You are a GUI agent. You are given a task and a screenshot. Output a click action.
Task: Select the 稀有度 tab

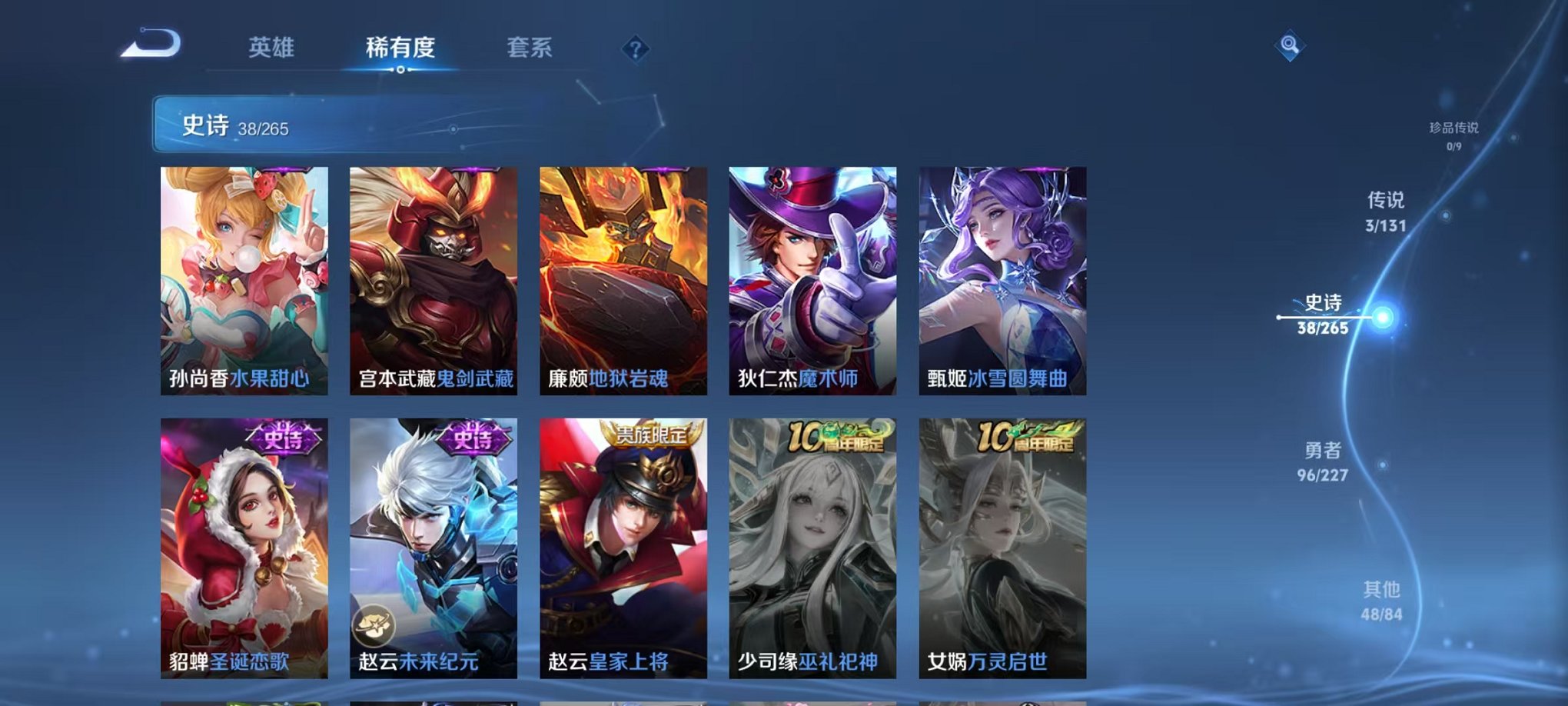(x=397, y=47)
